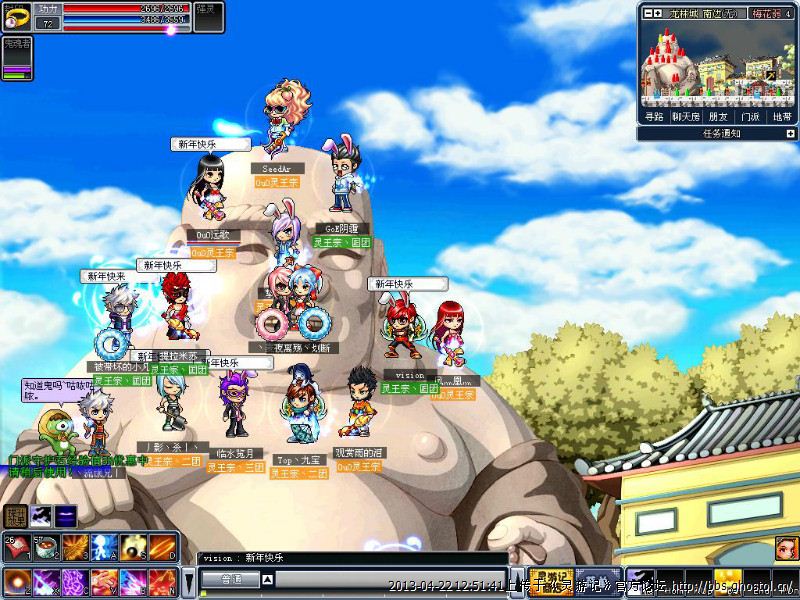Open the 朋友 friends list

(x=717, y=117)
